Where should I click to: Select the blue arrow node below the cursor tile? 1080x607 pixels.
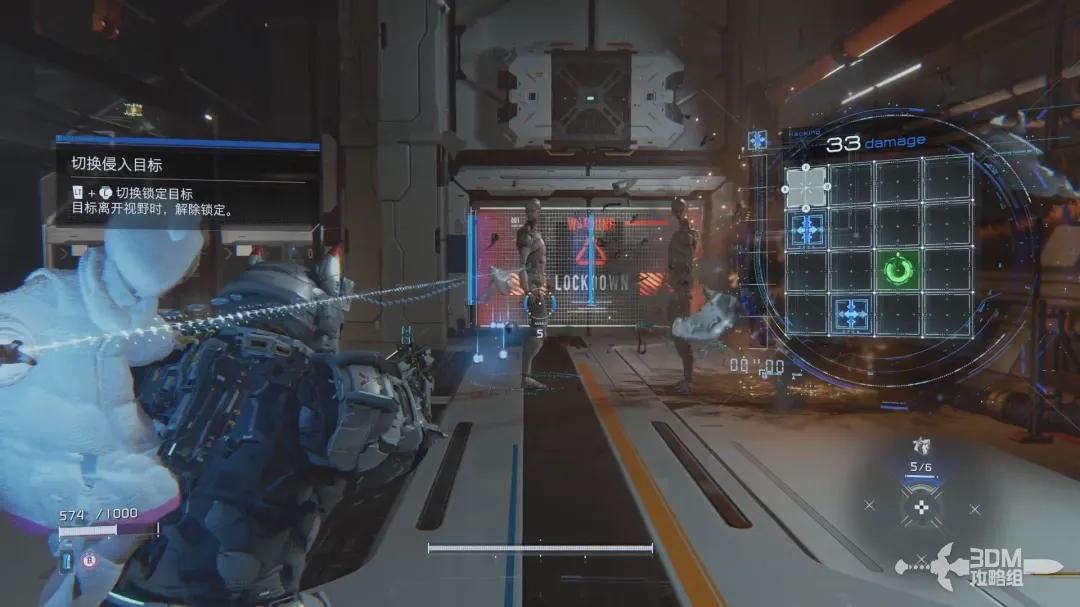click(x=806, y=229)
